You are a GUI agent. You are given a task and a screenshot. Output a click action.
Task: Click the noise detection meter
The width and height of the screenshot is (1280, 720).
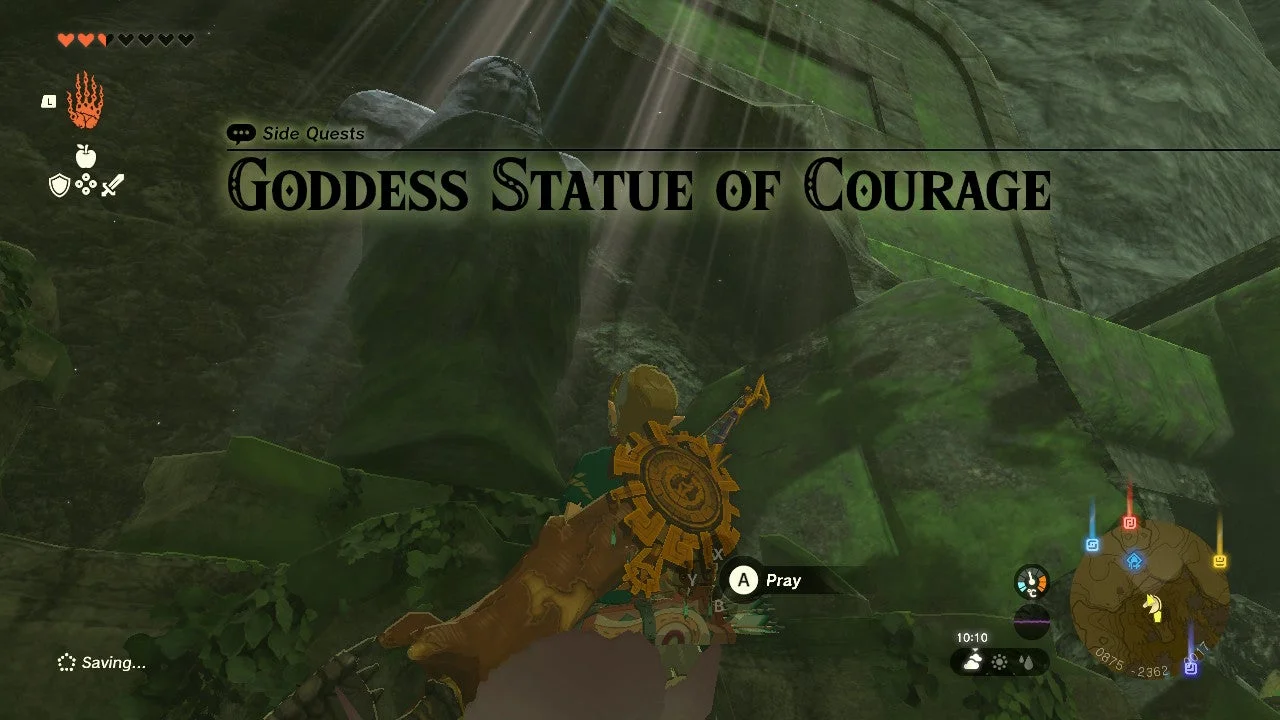coord(1032,622)
